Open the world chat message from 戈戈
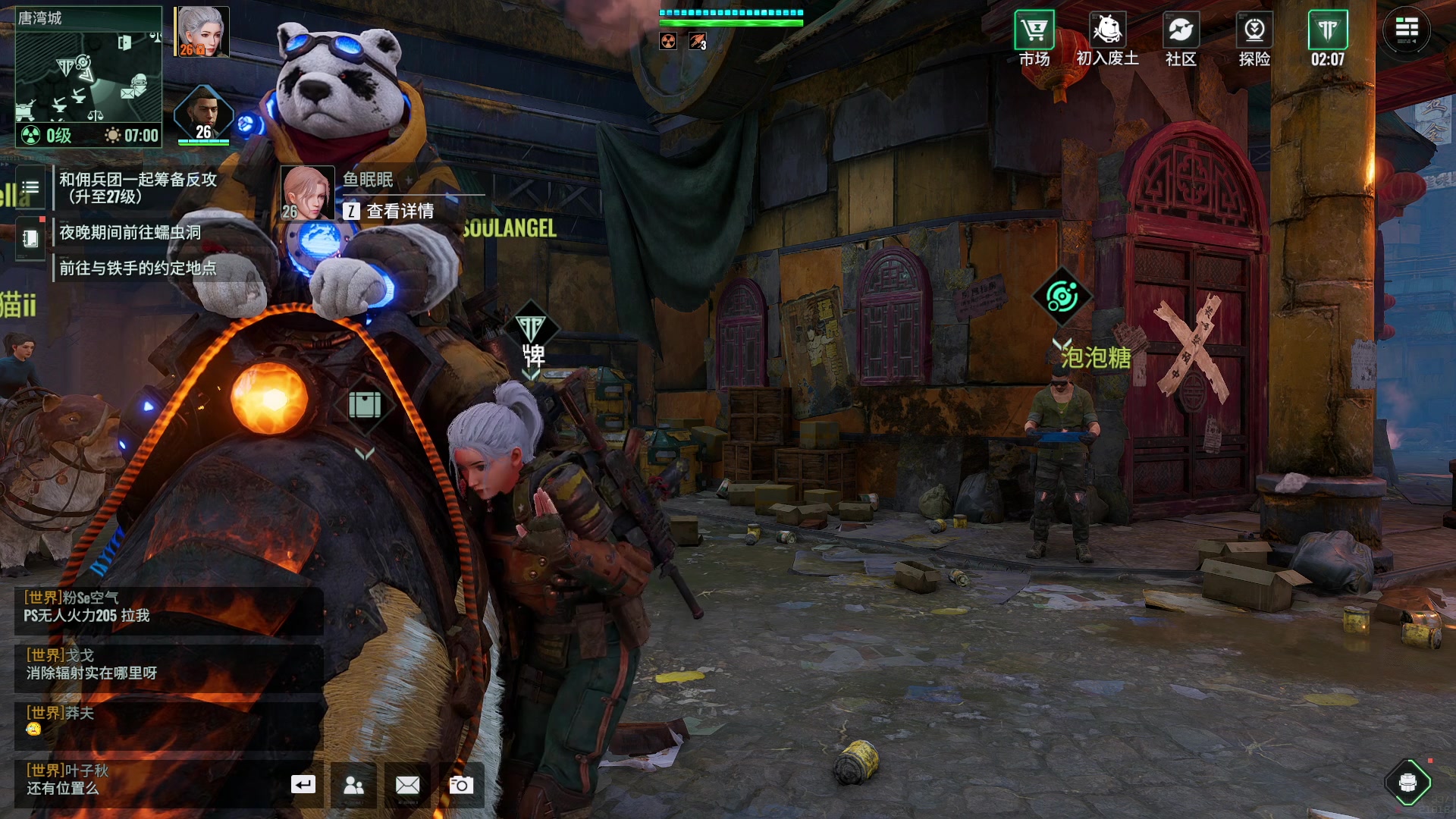The width and height of the screenshot is (1456, 819). click(168, 664)
